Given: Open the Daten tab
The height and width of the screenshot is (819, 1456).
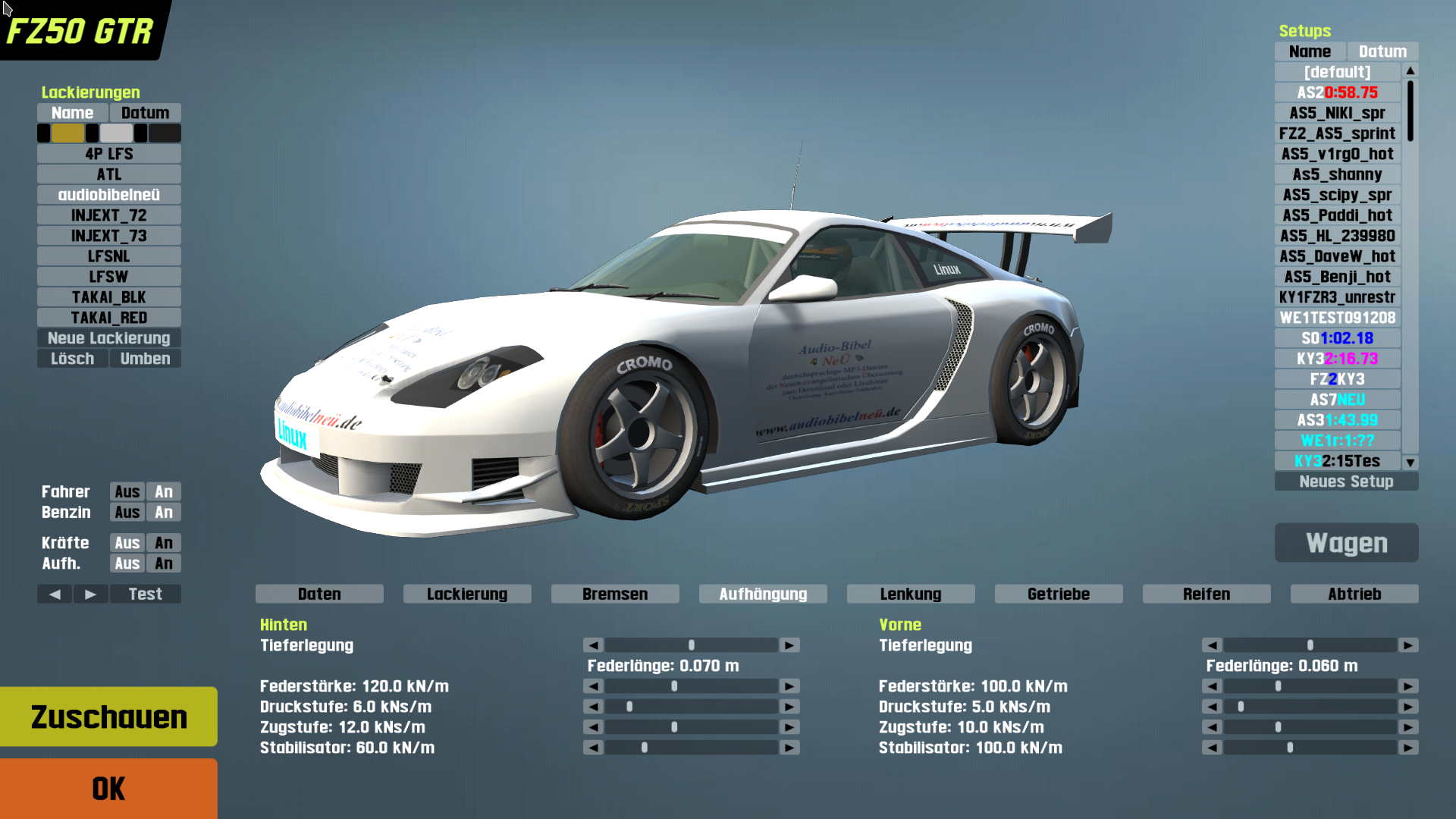Looking at the screenshot, I should pyautogui.click(x=319, y=594).
